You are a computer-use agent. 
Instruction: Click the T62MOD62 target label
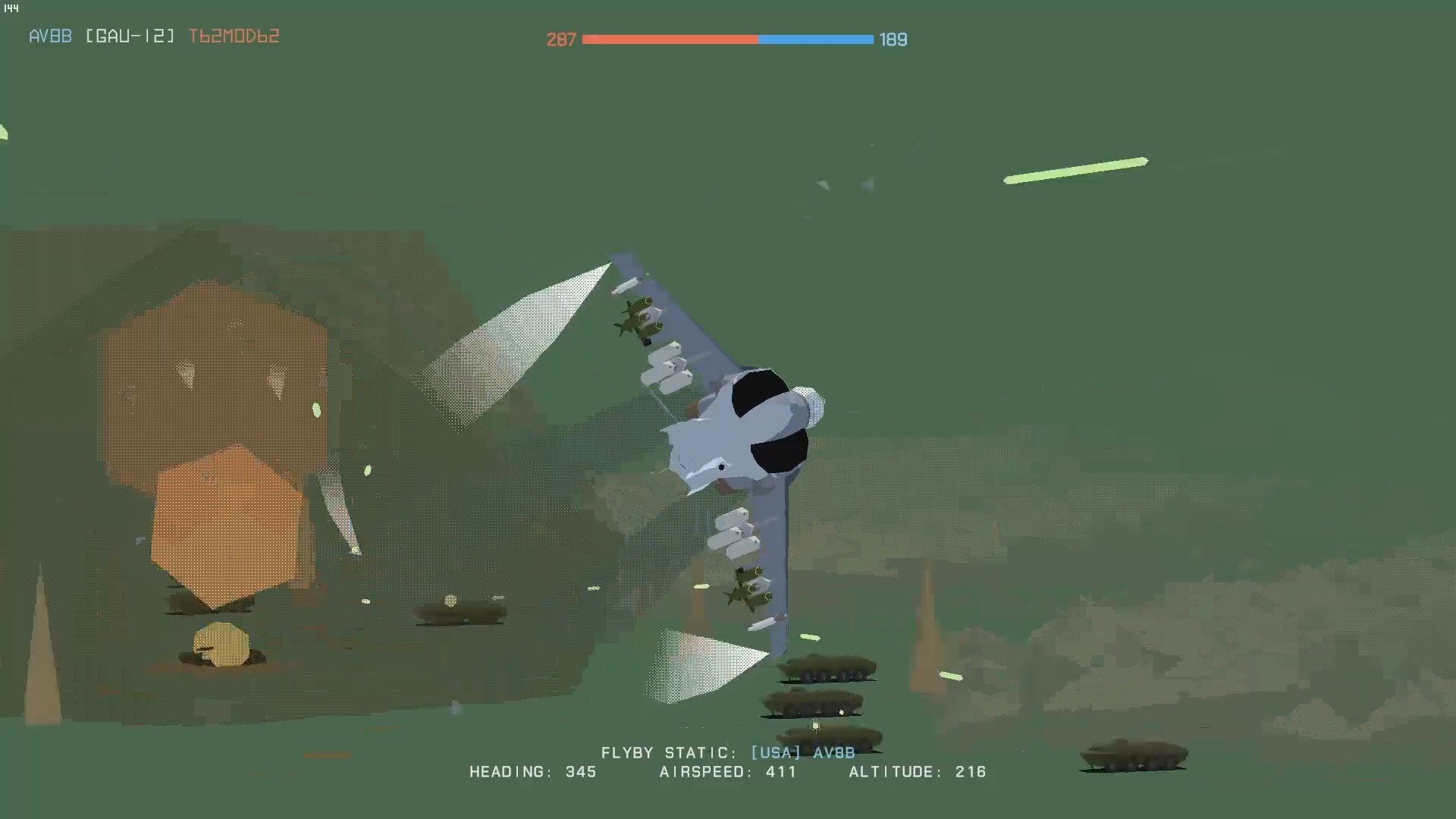click(x=235, y=35)
